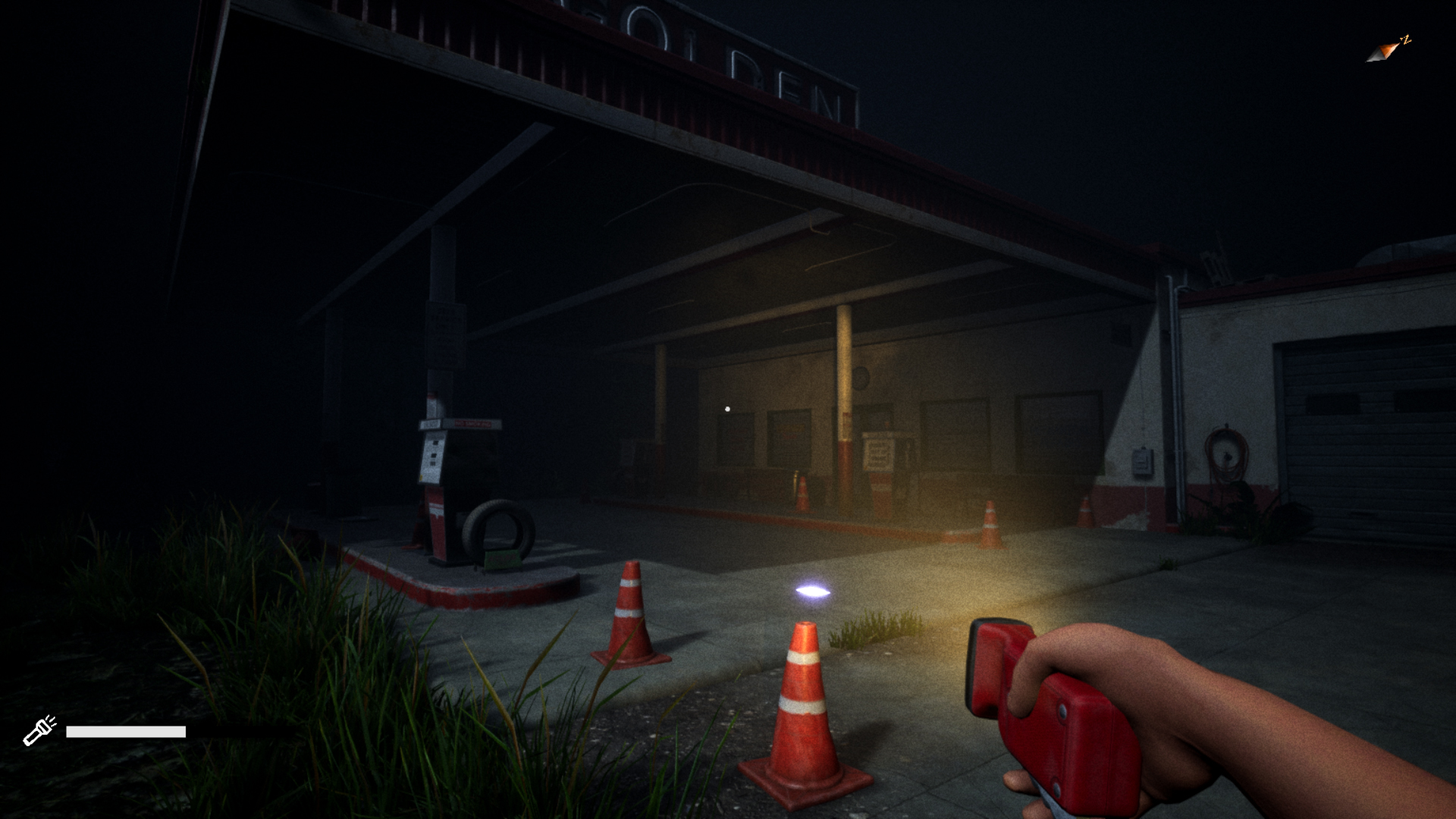
Task: Click the flashlight icon
Action: point(39,730)
